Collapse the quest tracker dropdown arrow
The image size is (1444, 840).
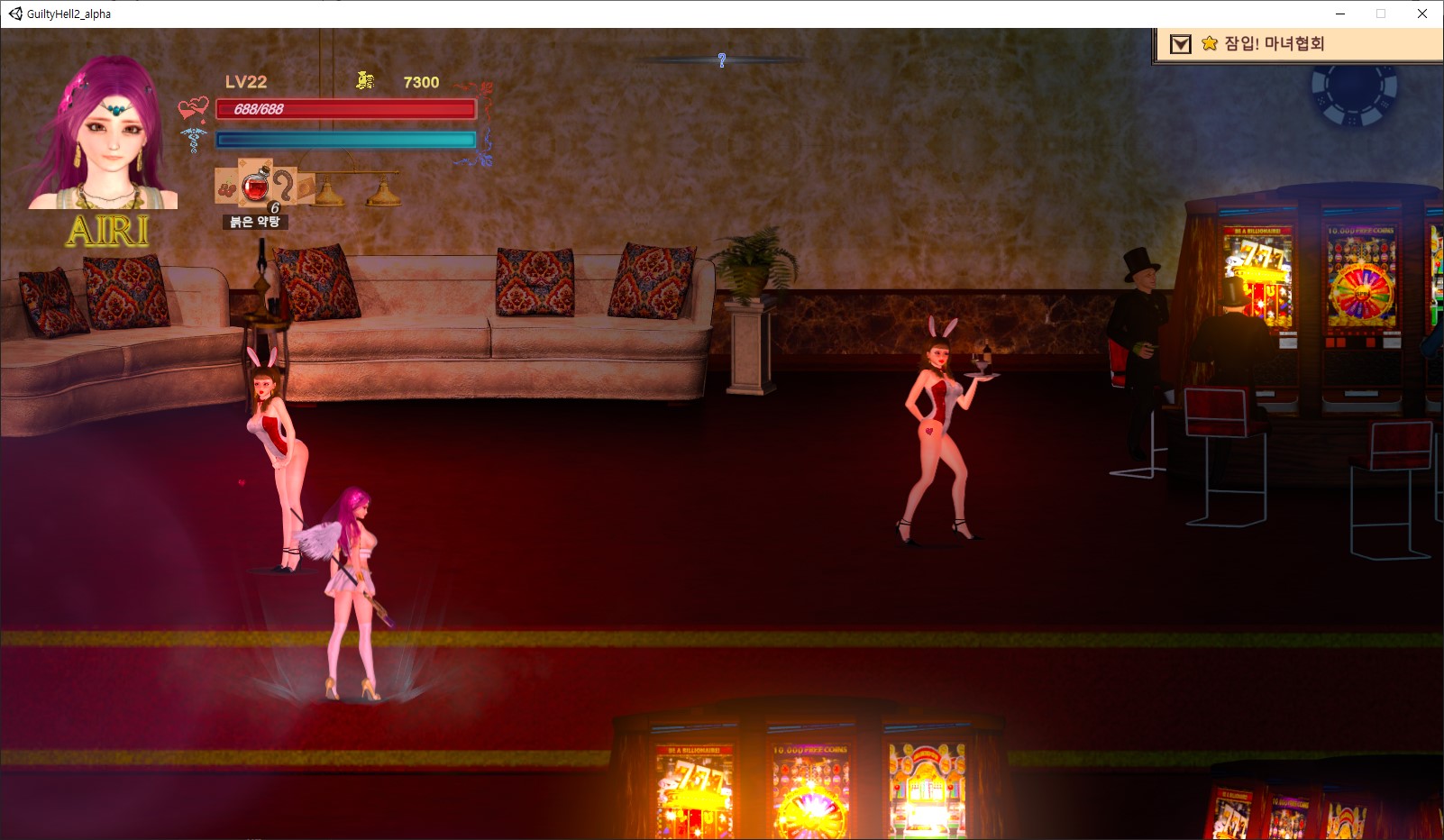point(1180,44)
